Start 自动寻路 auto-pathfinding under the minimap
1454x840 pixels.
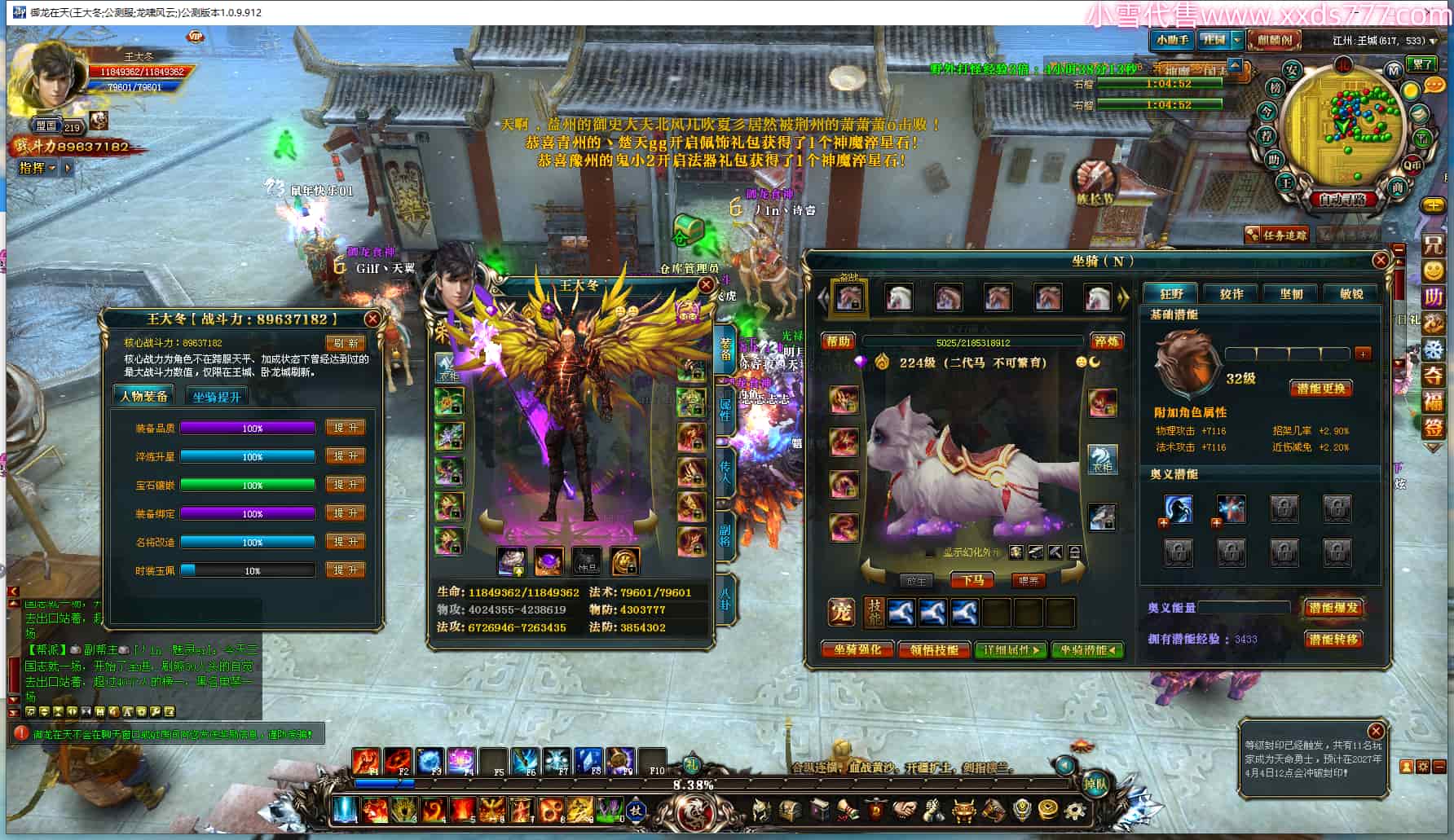tap(1343, 199)
